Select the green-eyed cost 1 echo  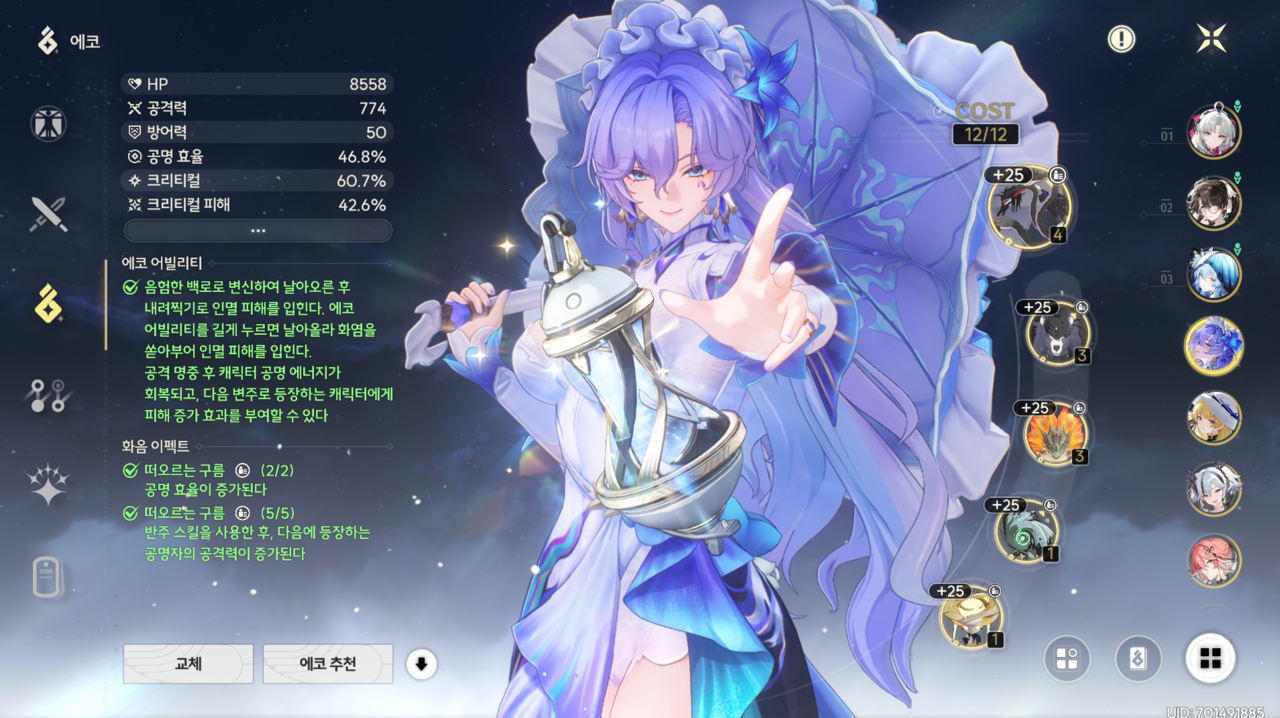coord(1026,532)
